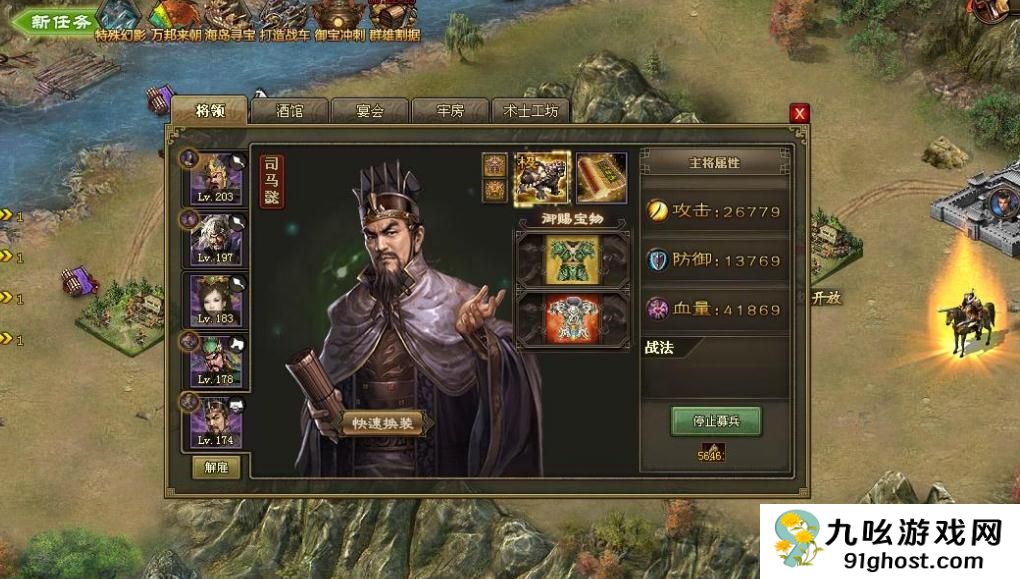Viewport: 1020px width, 579px height.
Task: Select the Lv. 183 female general portrait
Action: 216,298
